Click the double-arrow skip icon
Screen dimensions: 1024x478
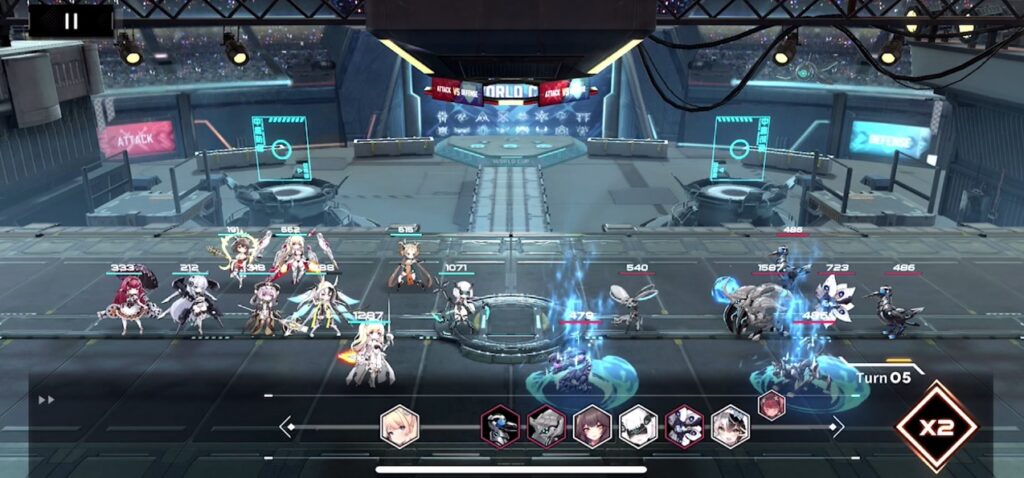[45, 400]
